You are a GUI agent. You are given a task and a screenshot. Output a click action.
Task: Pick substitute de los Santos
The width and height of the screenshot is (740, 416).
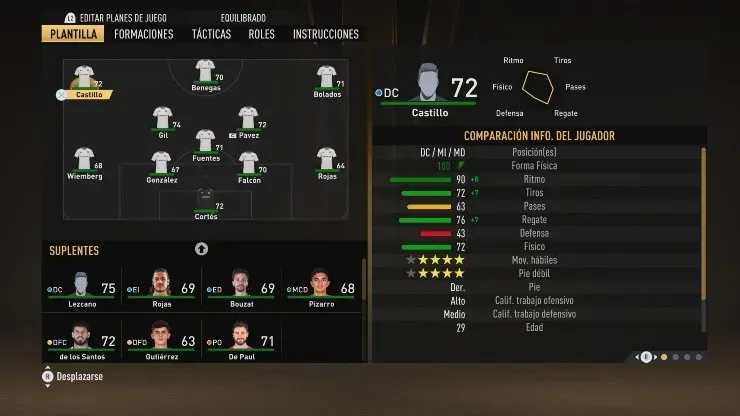[82, 341]
